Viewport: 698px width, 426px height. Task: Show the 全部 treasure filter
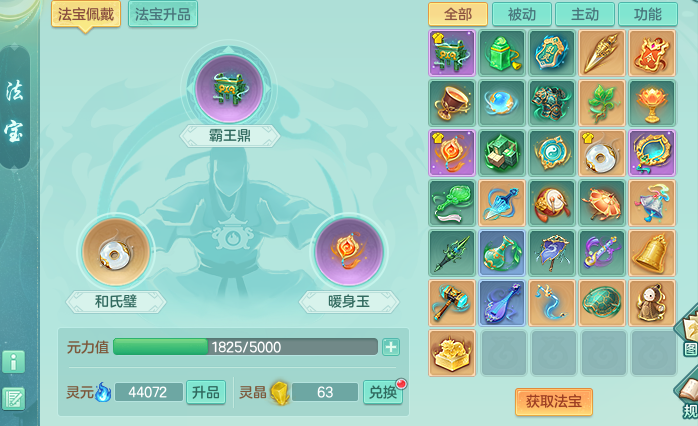point(457,14)
